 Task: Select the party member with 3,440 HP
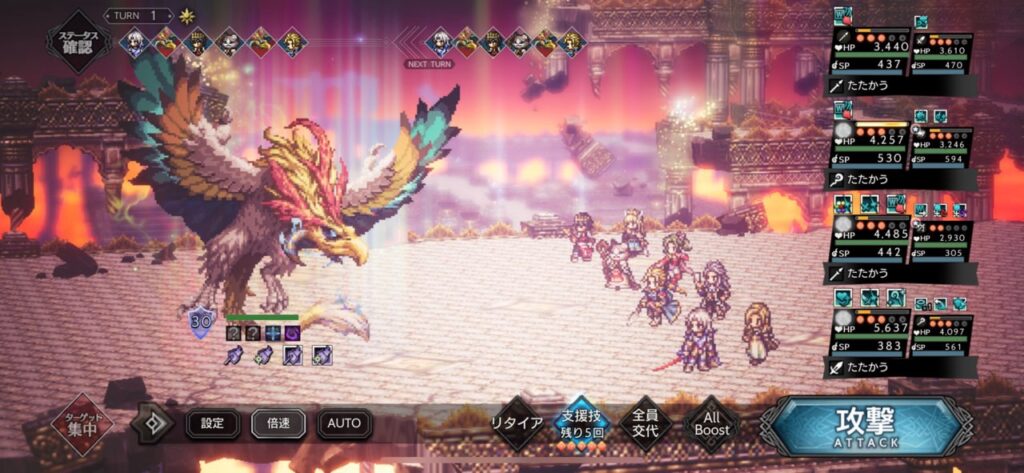pos(867,55)
